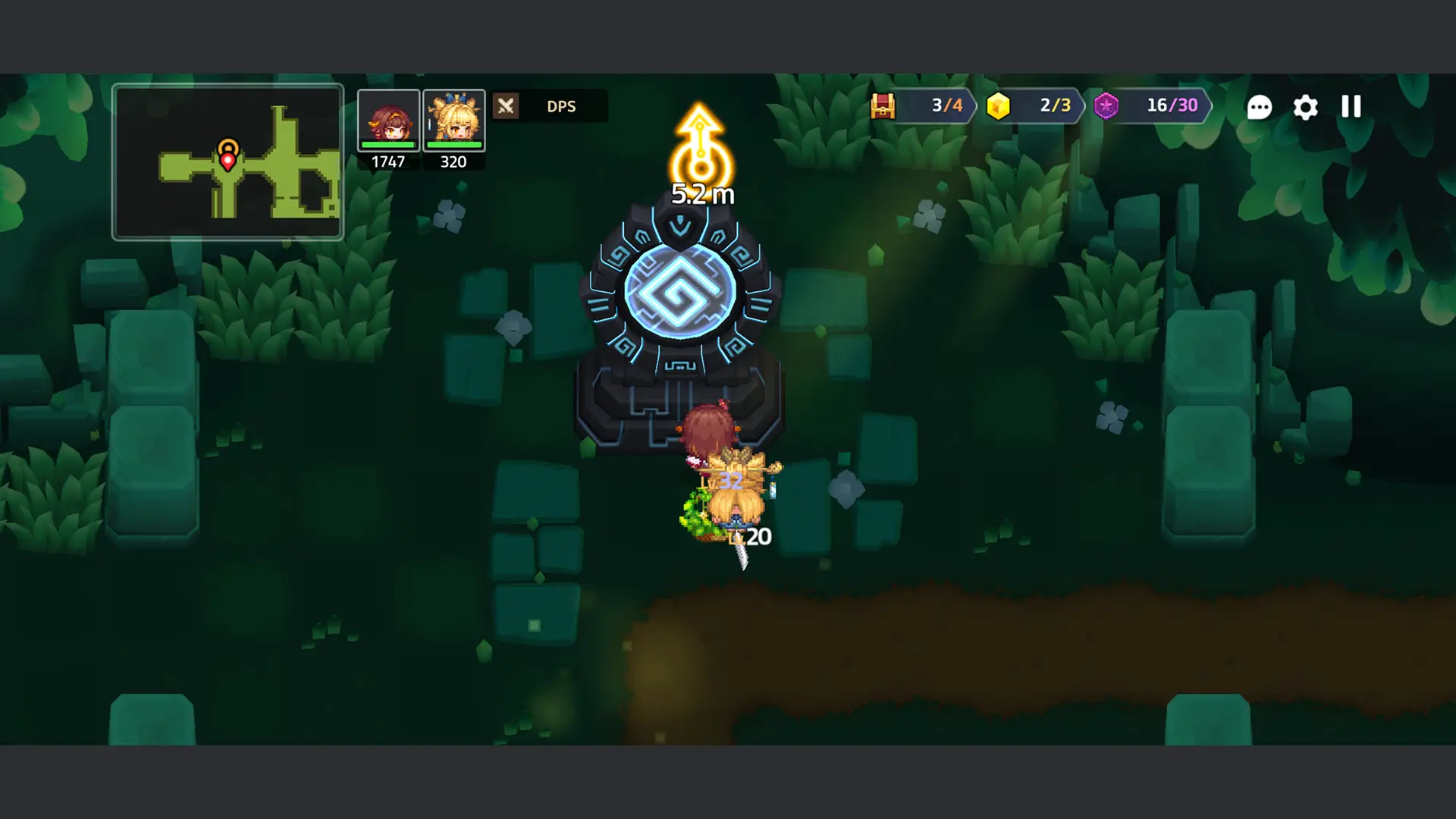Select the blonde character portrait with 320 HP

tap(453, 121)
